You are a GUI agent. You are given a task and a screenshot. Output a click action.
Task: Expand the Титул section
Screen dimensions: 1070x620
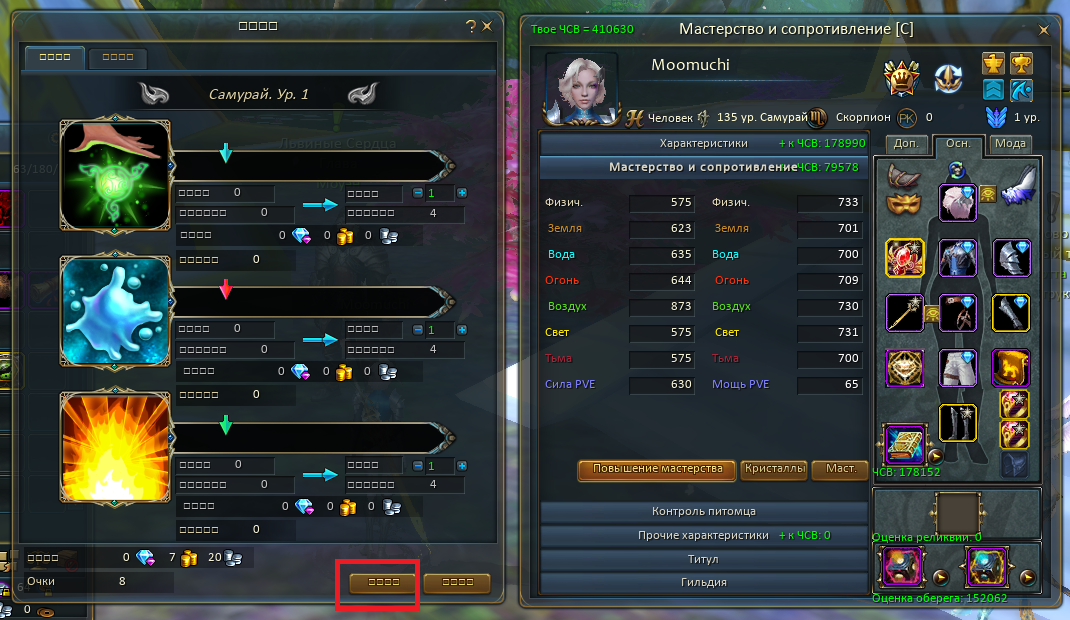pos(704,559)
